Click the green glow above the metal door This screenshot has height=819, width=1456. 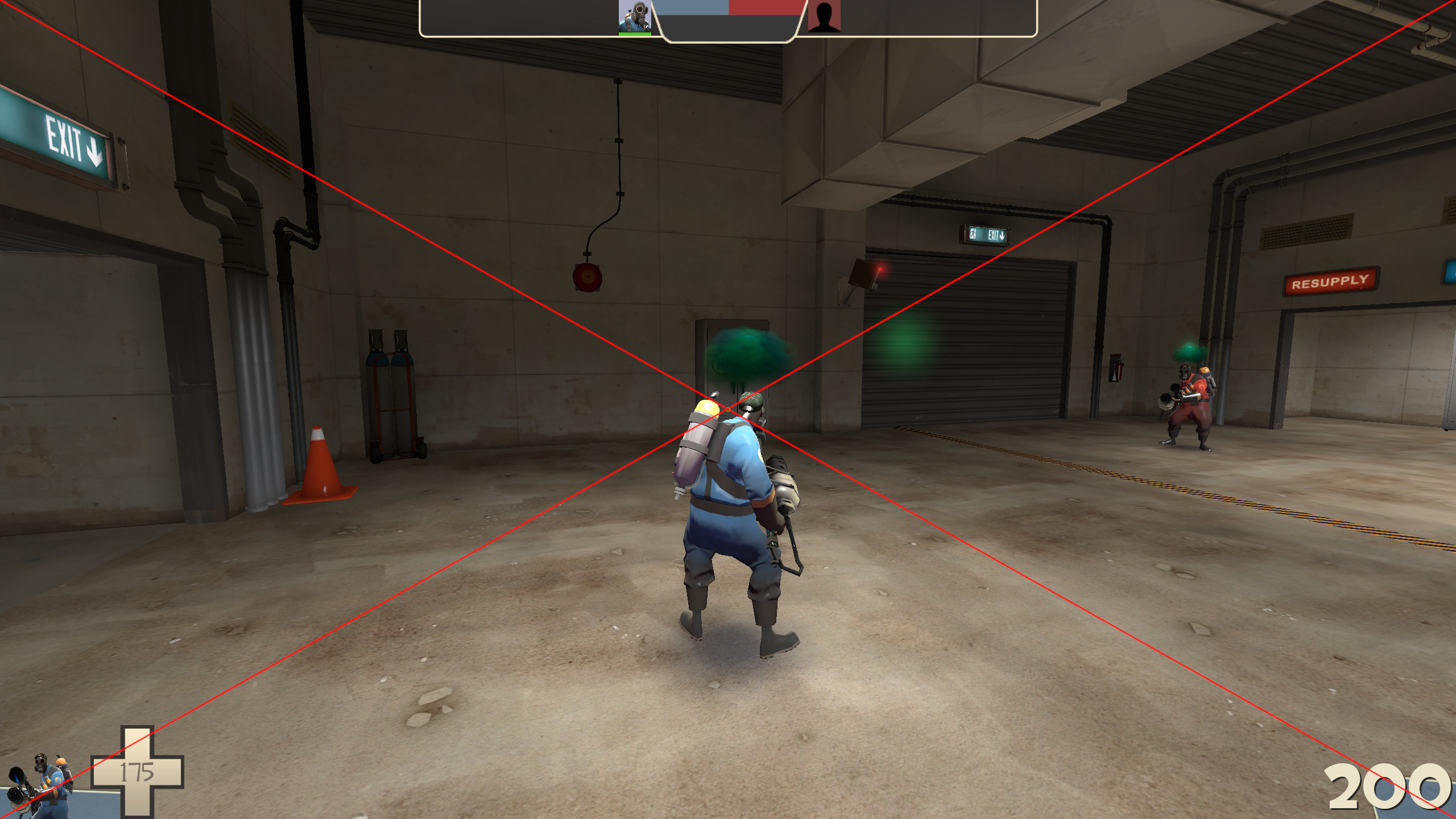coord(739,353)
